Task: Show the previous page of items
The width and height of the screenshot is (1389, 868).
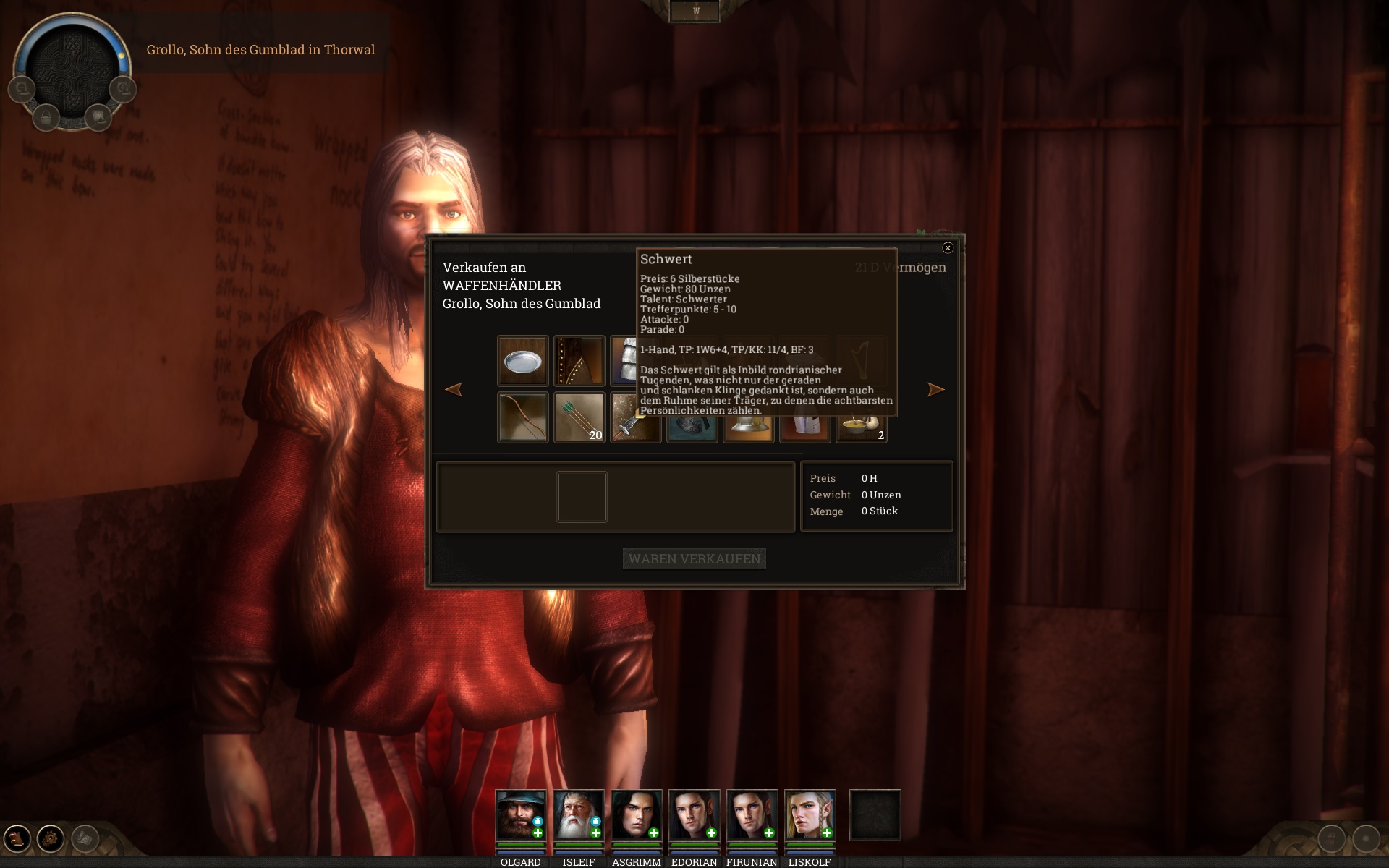Action: click(454, 390)
